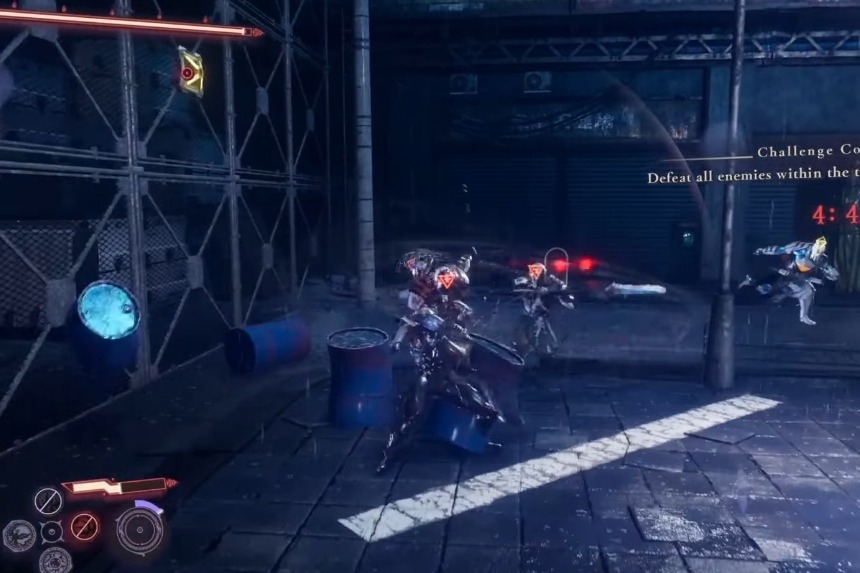Select the bottom round emblem skill icon
Image resolution: width=860 pixels, height=573 pixels.
tap(55, 560)
